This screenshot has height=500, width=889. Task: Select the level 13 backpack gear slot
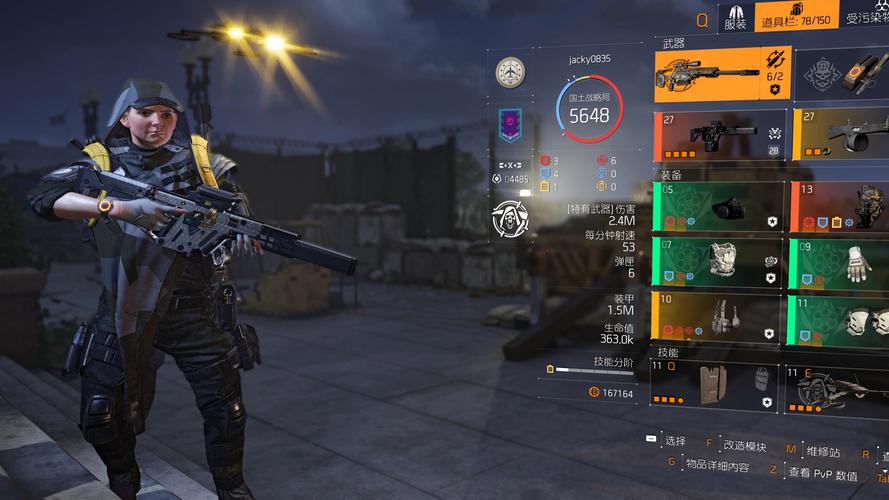pyautogui.click(x=840, y=207)
